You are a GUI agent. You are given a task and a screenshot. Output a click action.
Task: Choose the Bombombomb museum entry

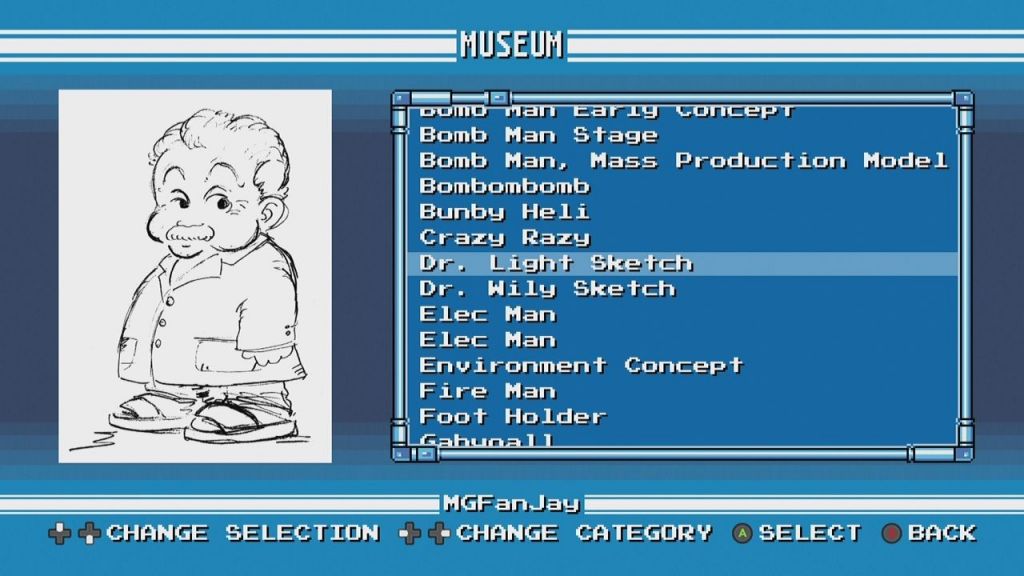click(x=505, y=187)
